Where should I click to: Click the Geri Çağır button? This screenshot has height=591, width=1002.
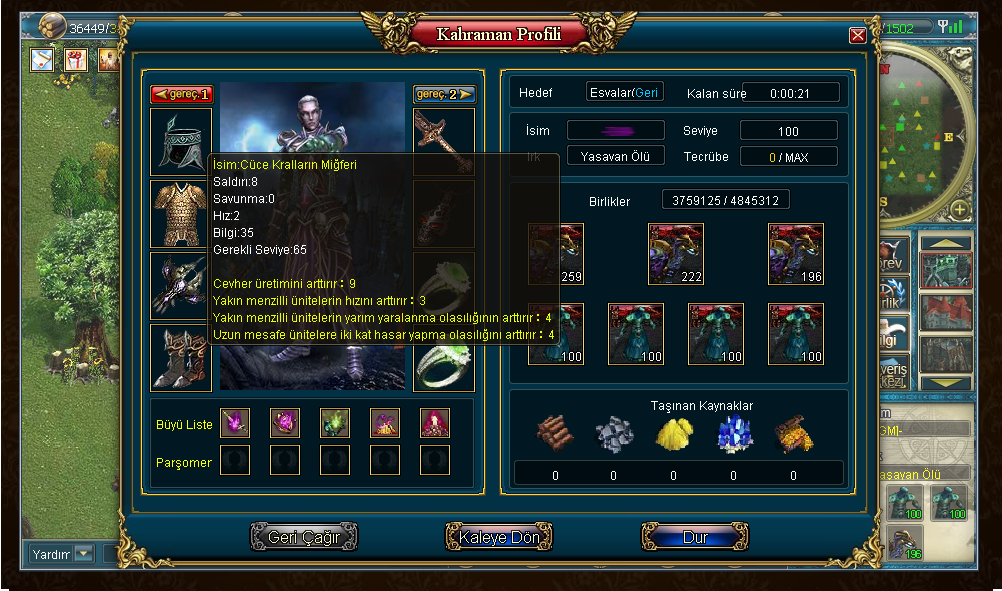point(304,537)
